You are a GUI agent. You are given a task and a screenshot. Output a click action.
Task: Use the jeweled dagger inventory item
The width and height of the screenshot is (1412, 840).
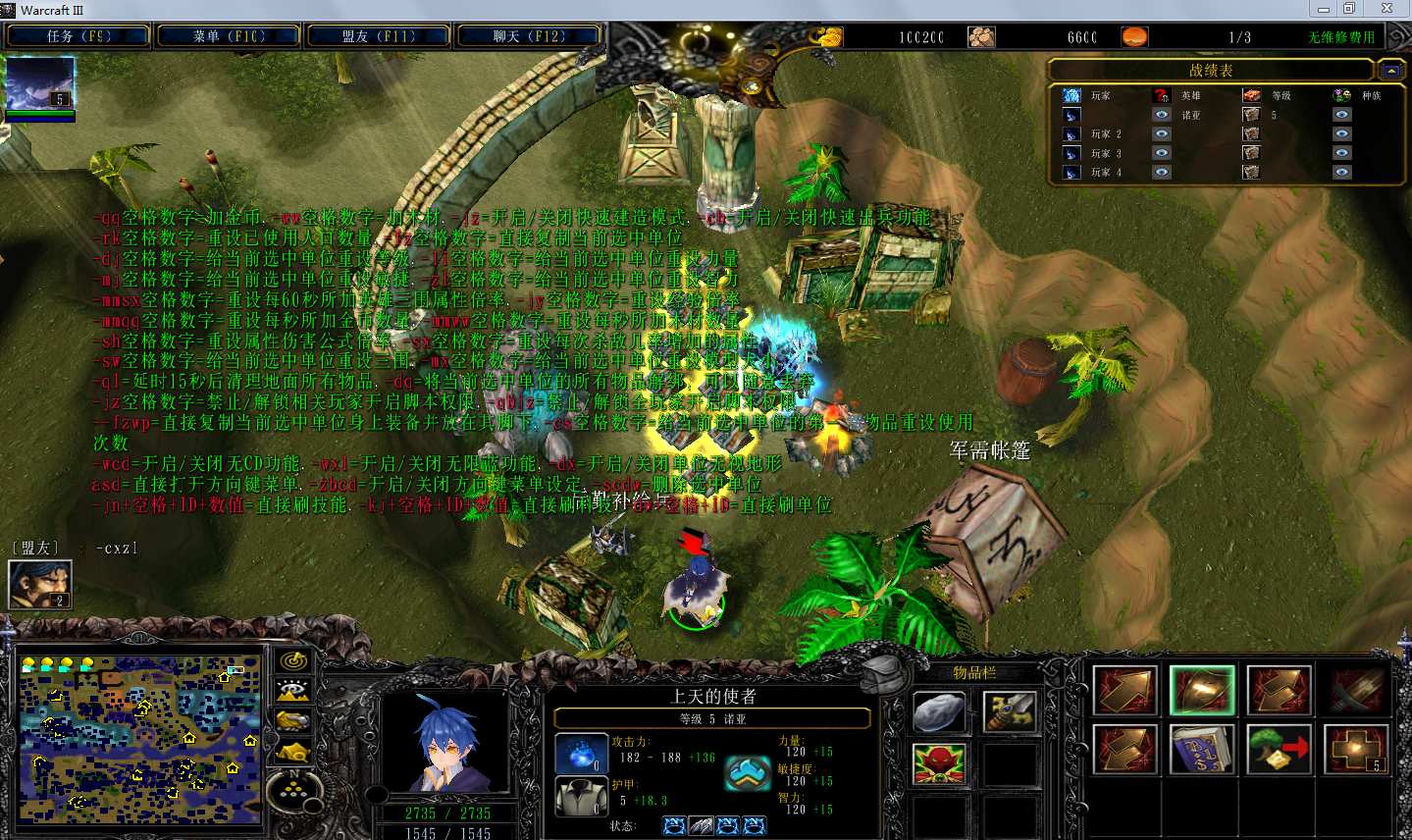pyautogui.click(x=1010, y=712)
